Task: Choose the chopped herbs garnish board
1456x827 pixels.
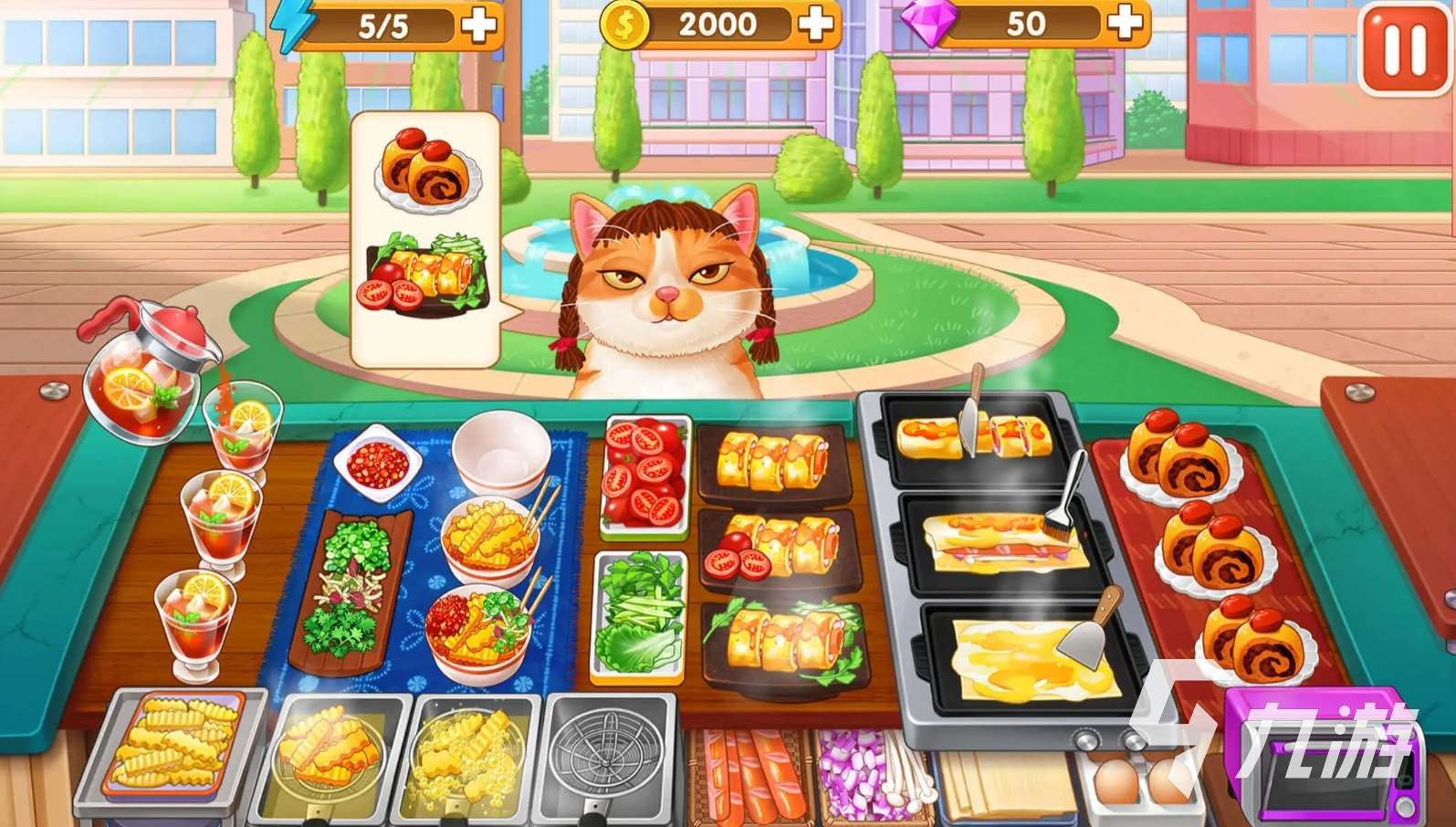Action: point(350,584)
